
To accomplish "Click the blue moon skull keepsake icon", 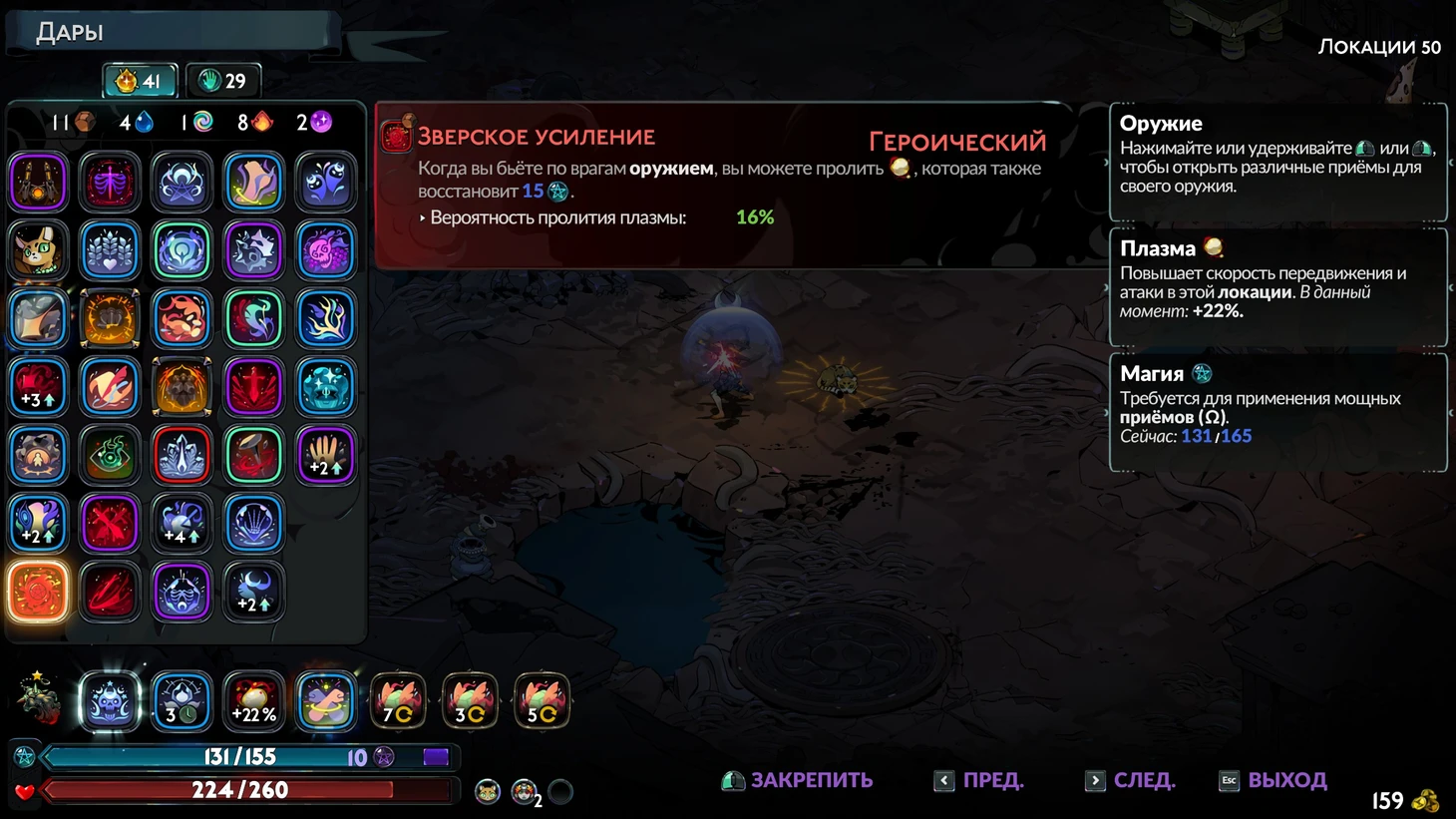I will [110, 701].
